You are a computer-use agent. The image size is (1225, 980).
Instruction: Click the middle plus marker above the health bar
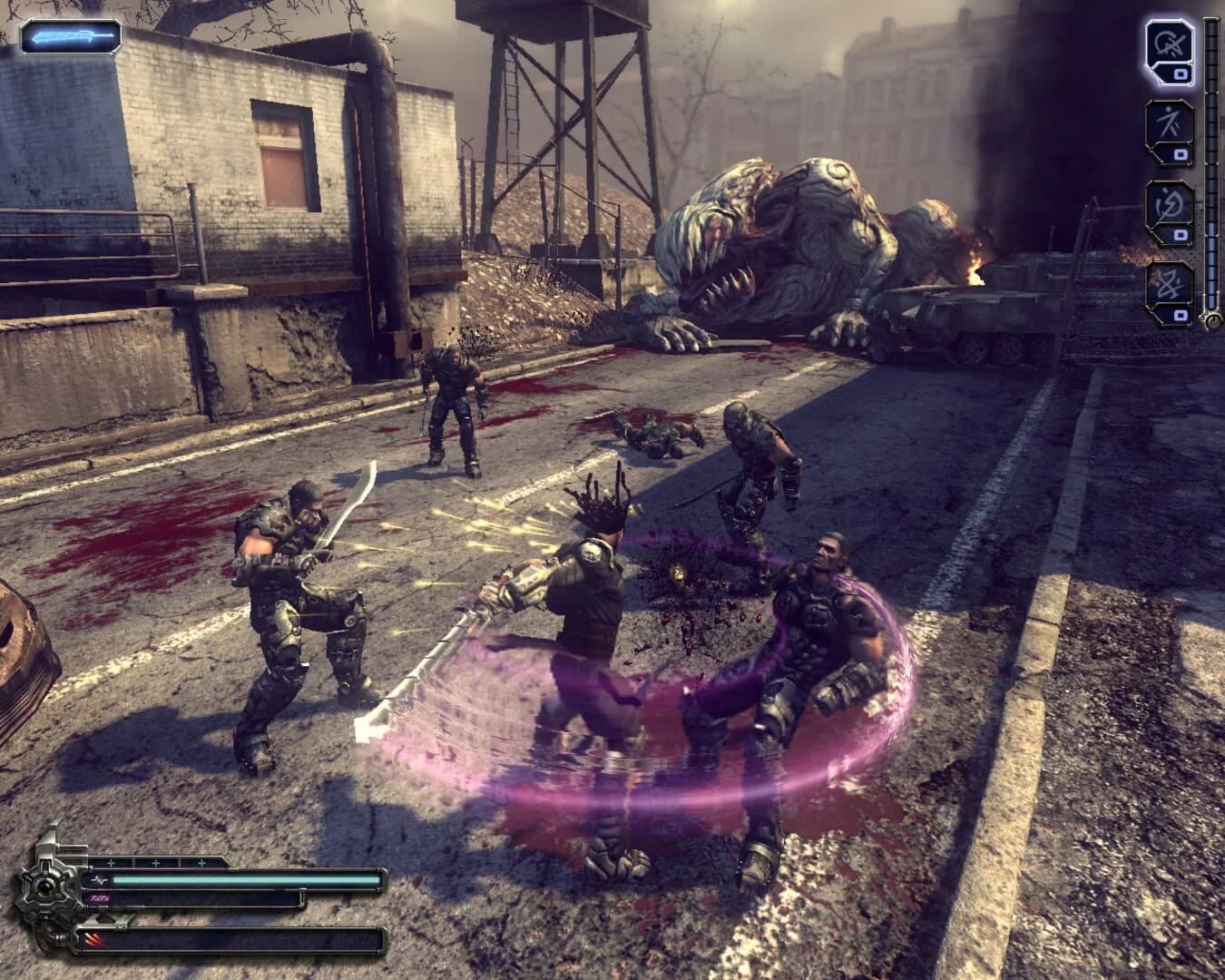[x=156, y=864]
